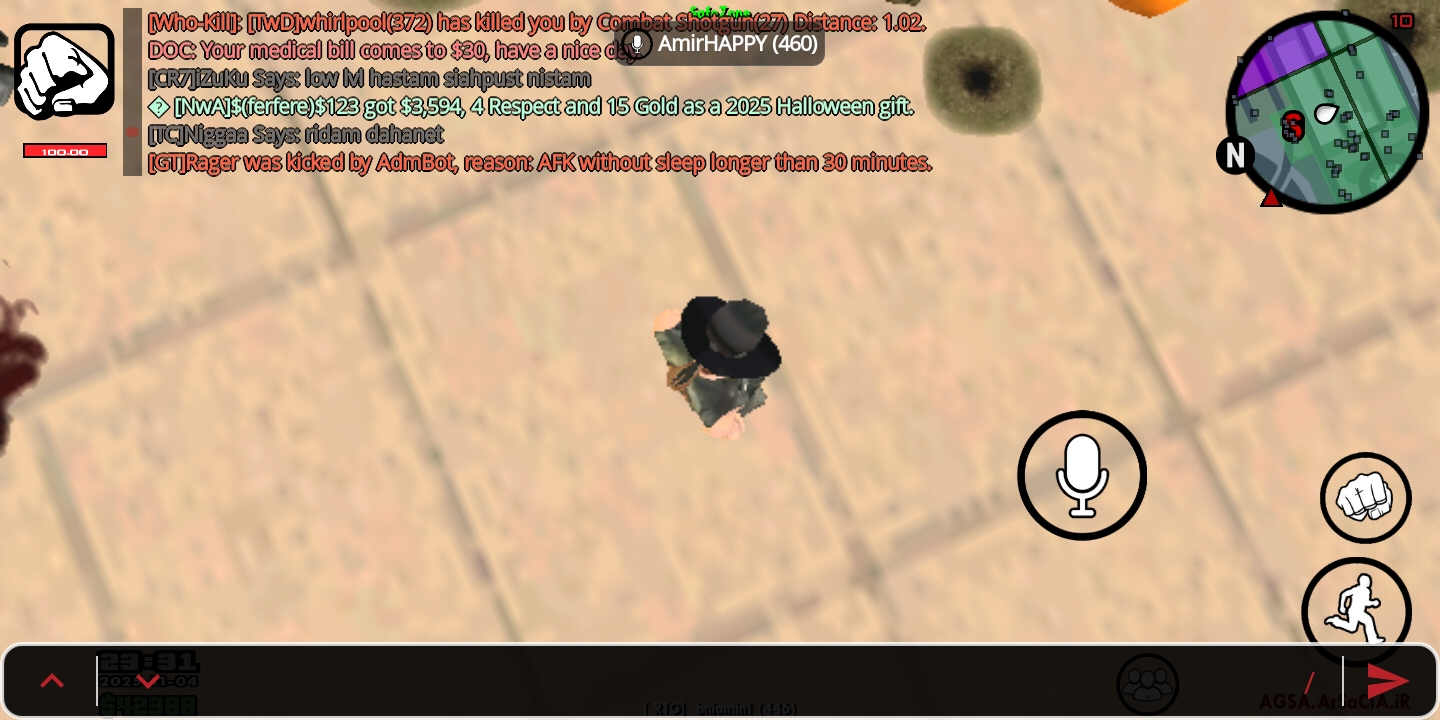Select the fist punch attack button
Viewport: 1440px width, 720px height.
click(1365, 497)
